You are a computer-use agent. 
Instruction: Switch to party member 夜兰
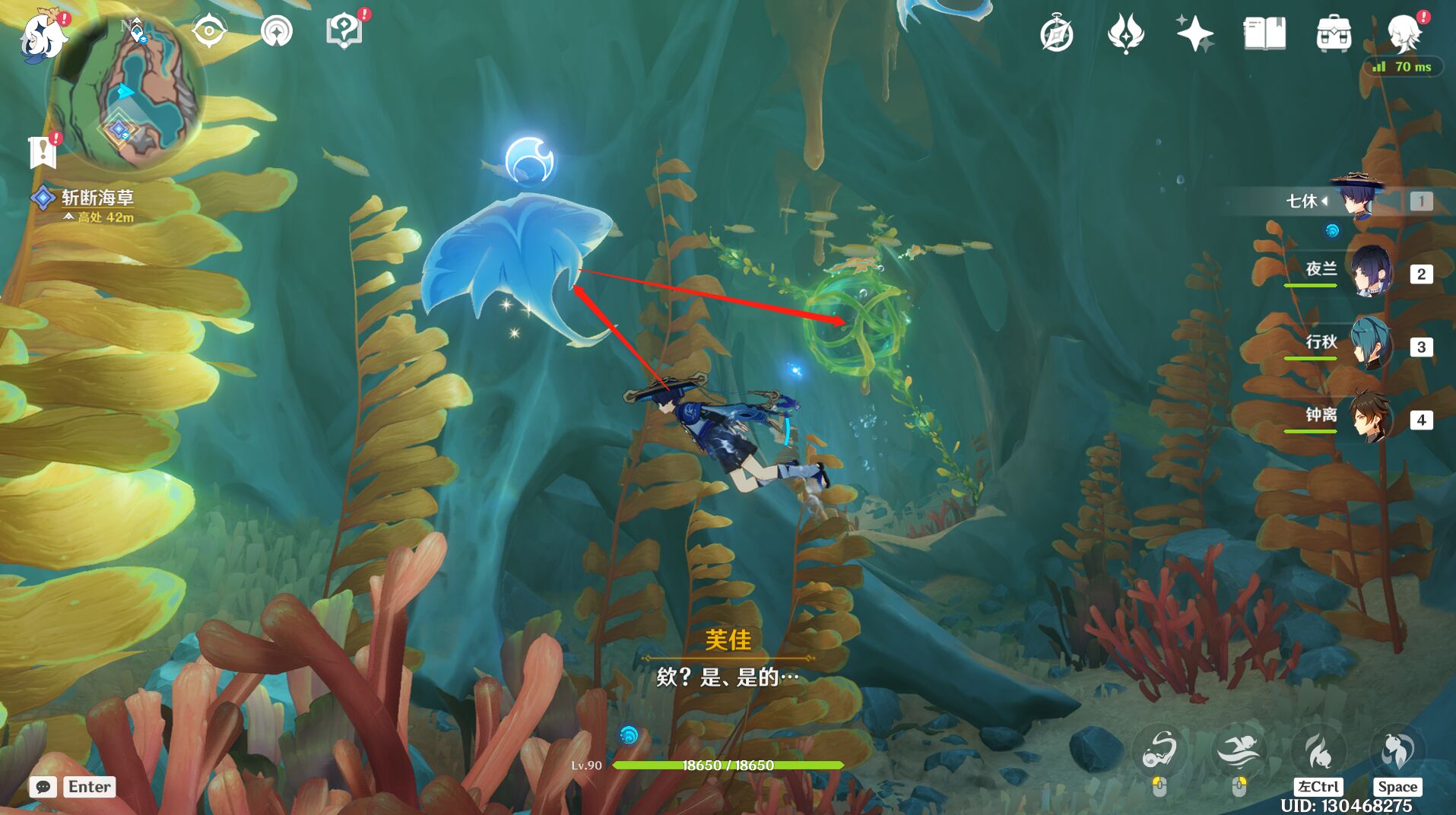click(1371, 271)
